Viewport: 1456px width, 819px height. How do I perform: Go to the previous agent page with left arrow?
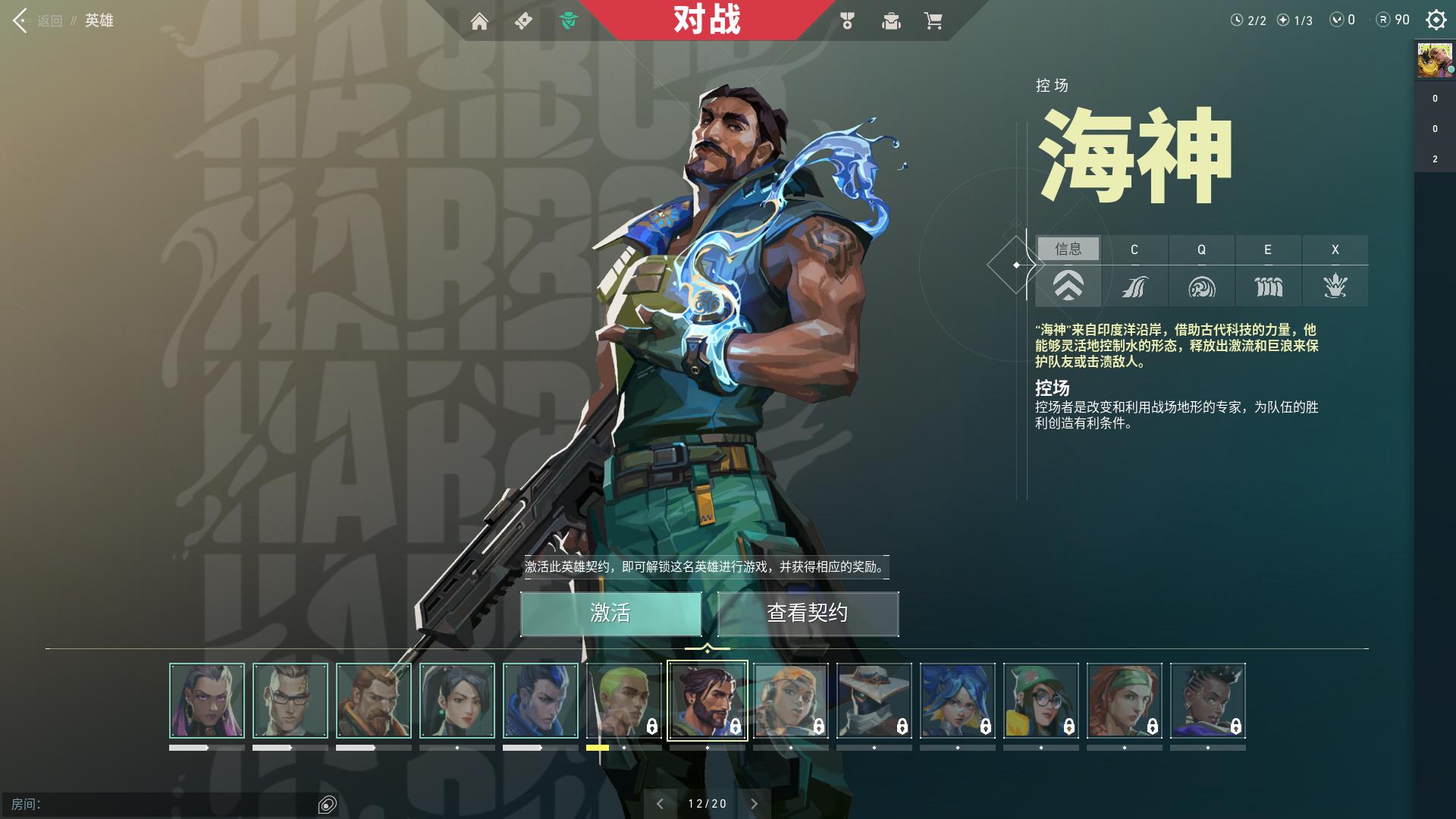tap(660, 802)
